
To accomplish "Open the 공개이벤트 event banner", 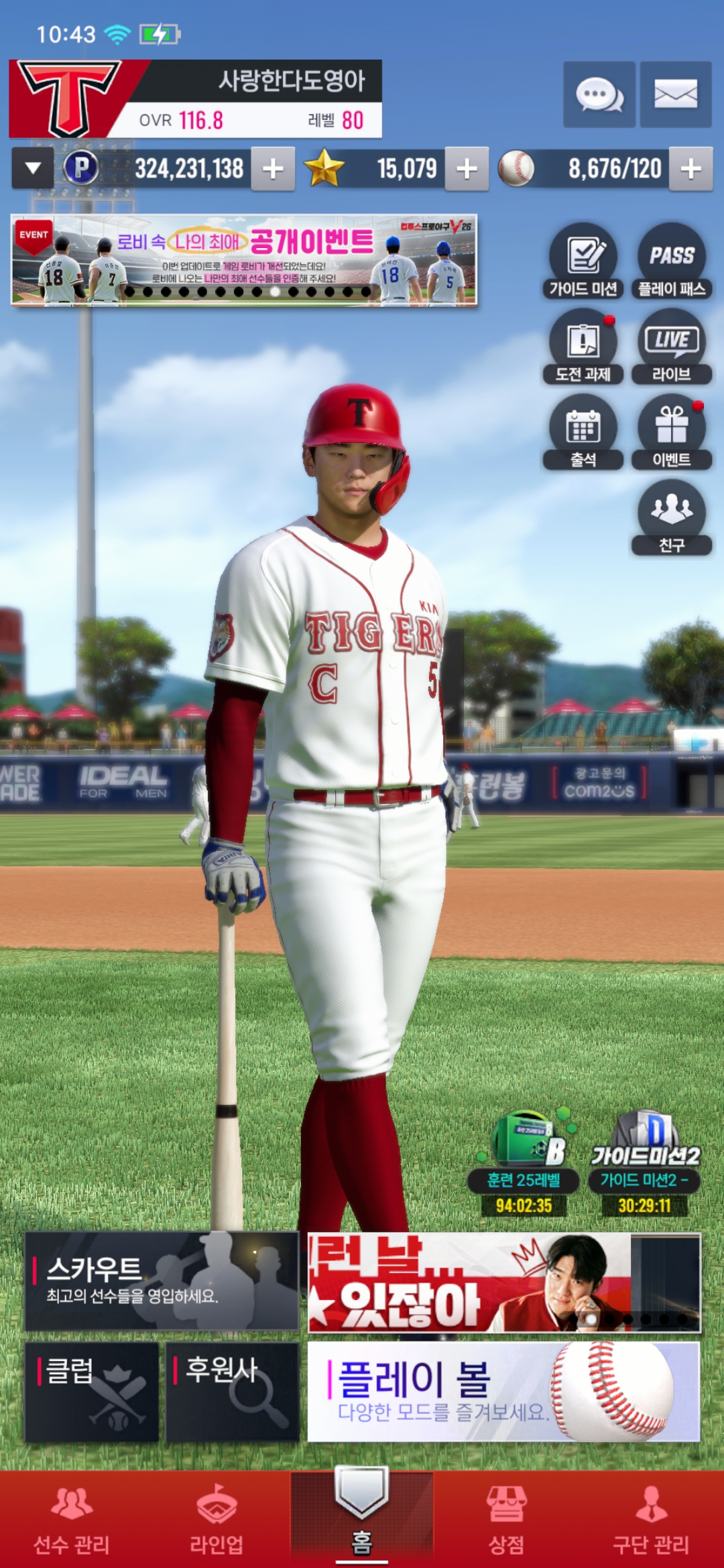I will point(244,260).
